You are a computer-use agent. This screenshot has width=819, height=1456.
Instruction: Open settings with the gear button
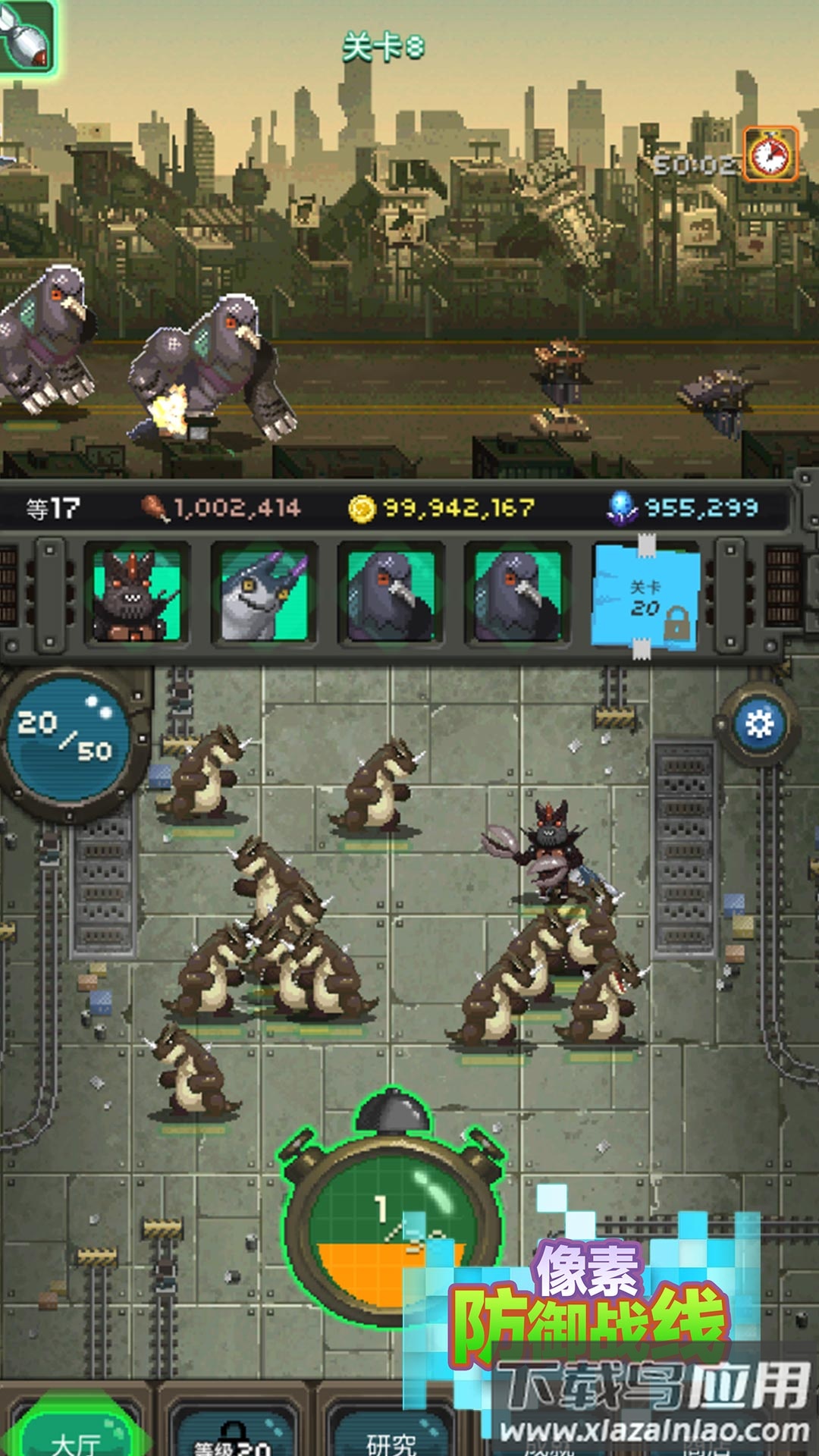pos(759,724)
